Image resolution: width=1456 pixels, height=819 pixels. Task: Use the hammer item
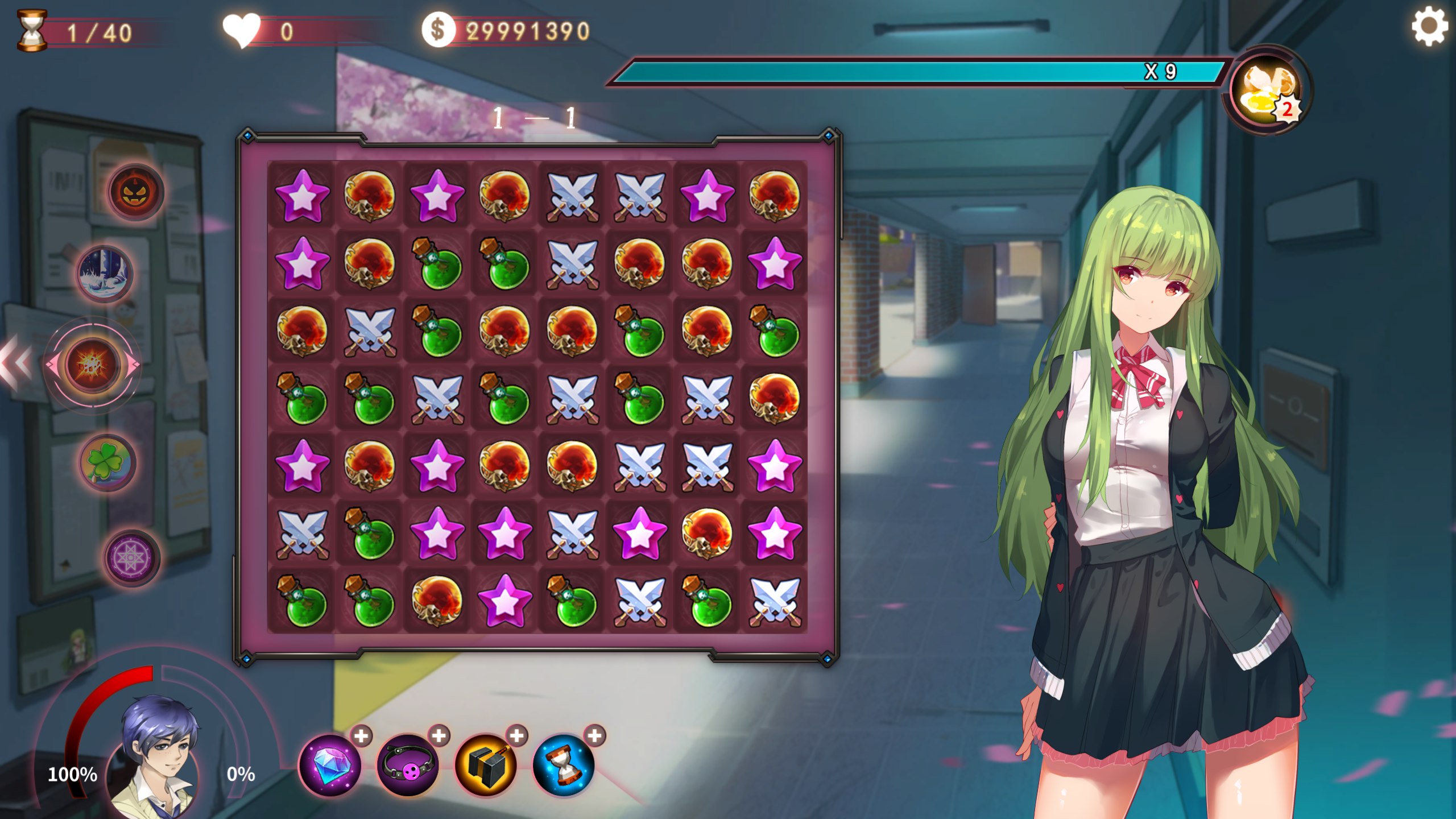click(x=486, y=764)
